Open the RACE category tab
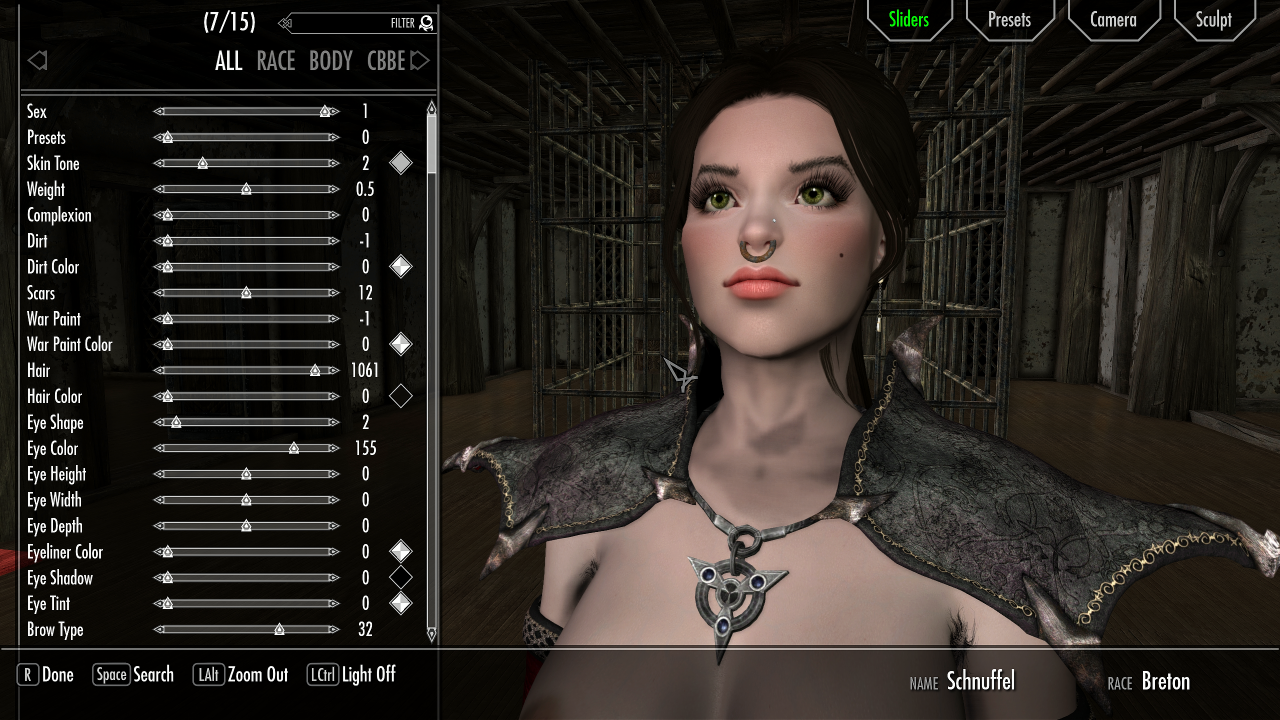Viewport: 1280px width, 720px height. (x=275, y=60)
